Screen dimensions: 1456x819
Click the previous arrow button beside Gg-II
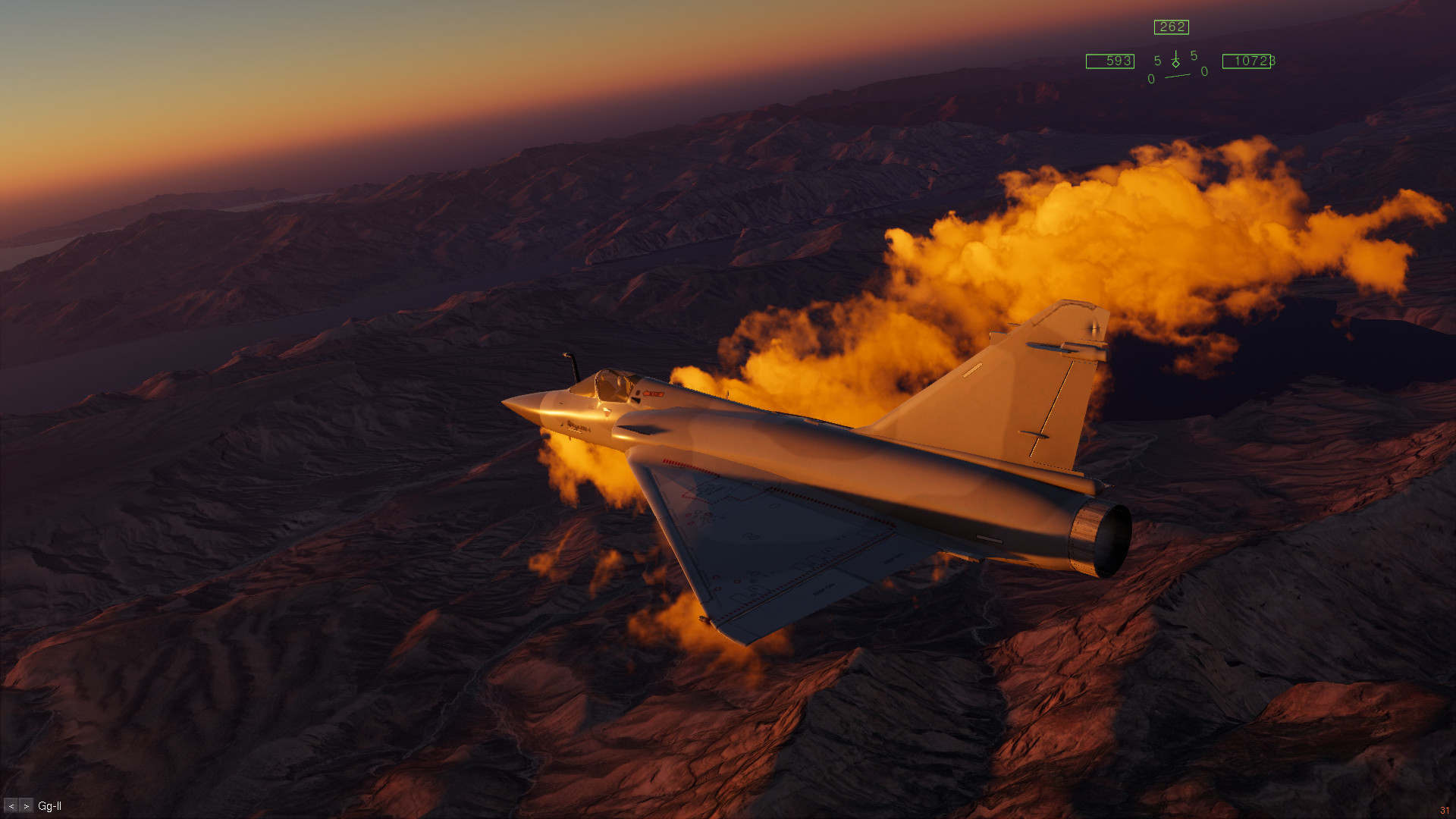click(x=11, y=806)
